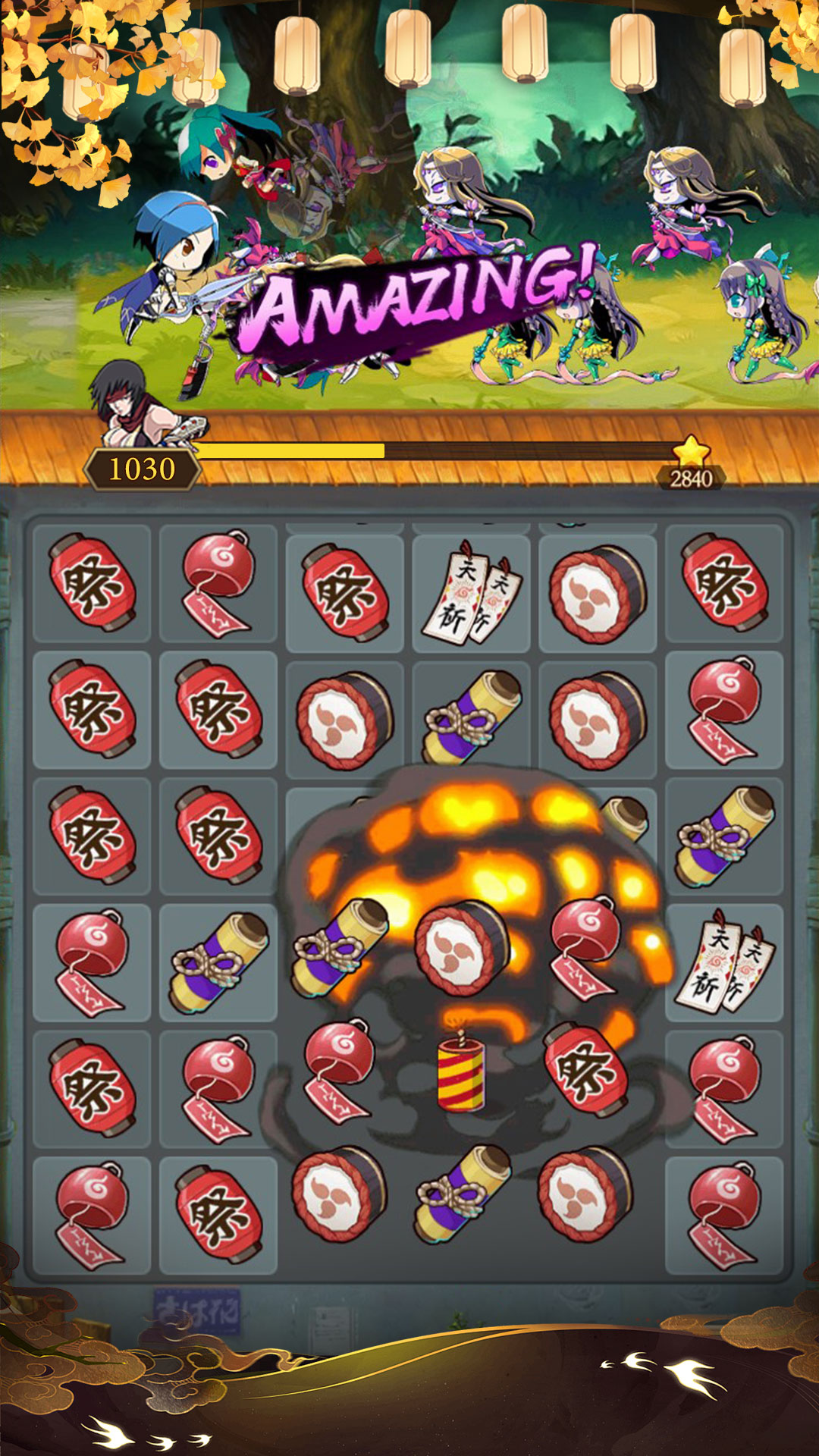Viewport: 819px width, 1456px height.
Task: Tap the drum tile inside the explosion
Action: pos(462,947)
